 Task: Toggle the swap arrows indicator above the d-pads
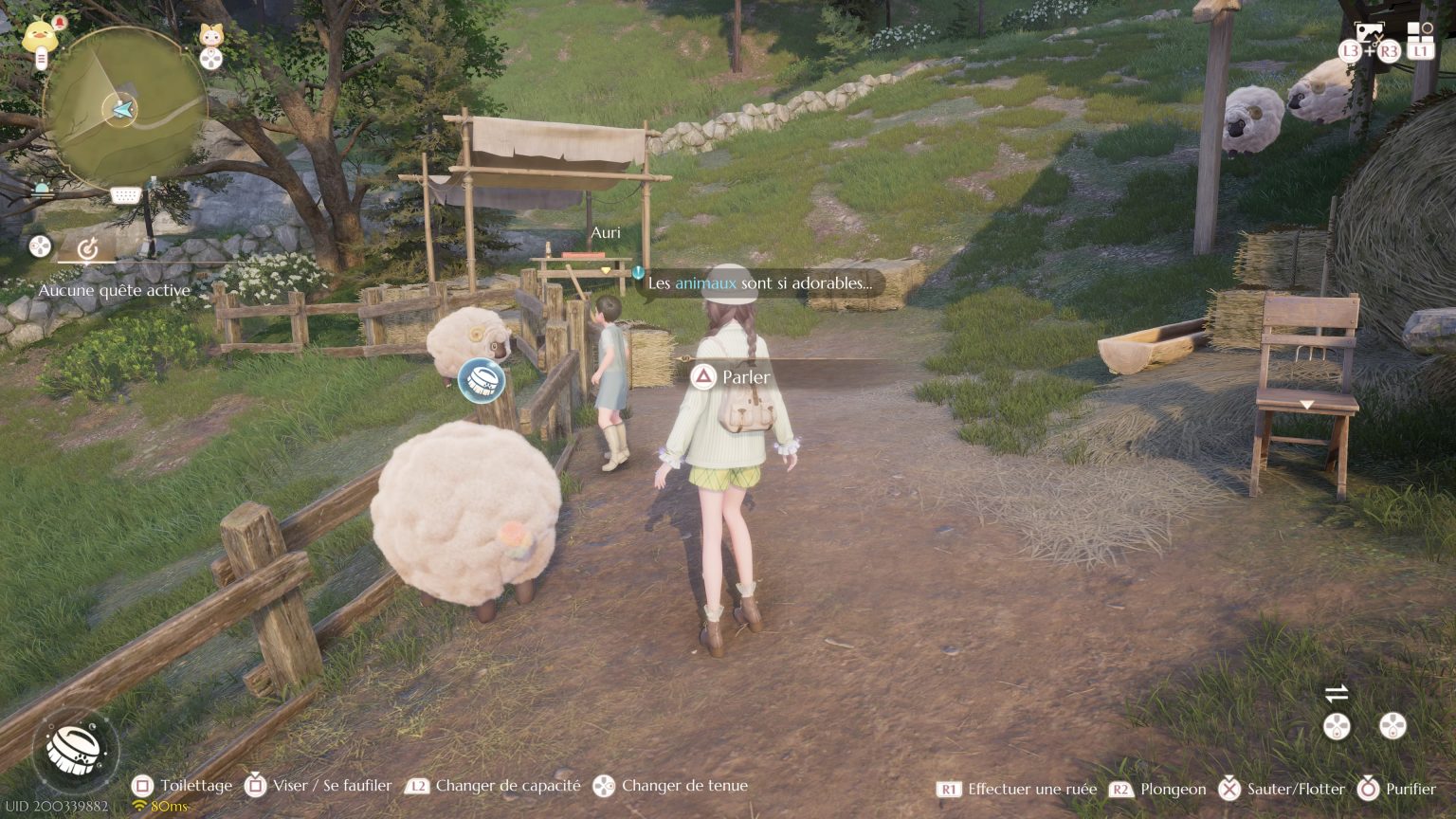1337,693
